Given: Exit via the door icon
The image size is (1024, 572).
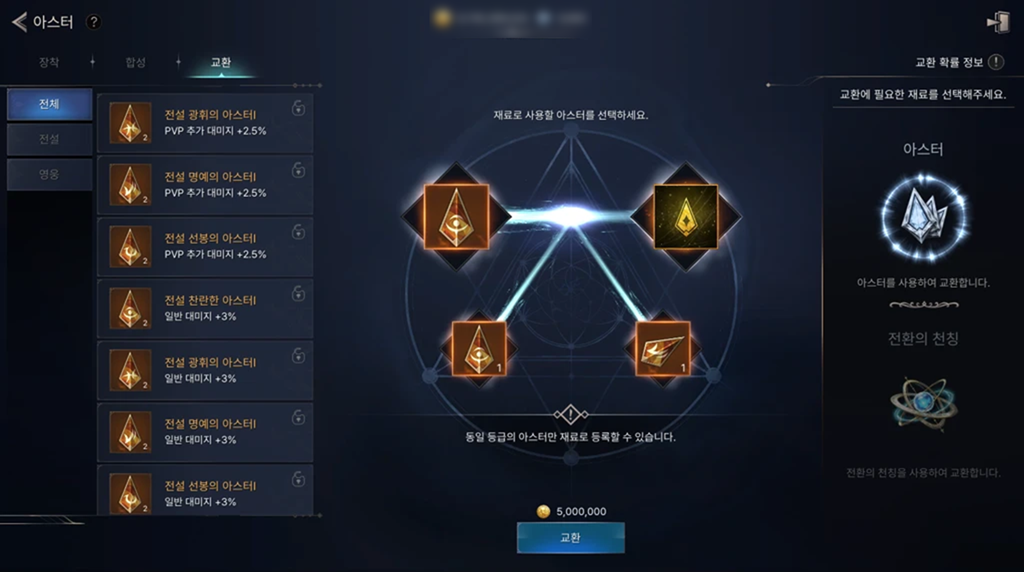Looking at the screenshot, I should pyautogui.click(x=997, y=22).
